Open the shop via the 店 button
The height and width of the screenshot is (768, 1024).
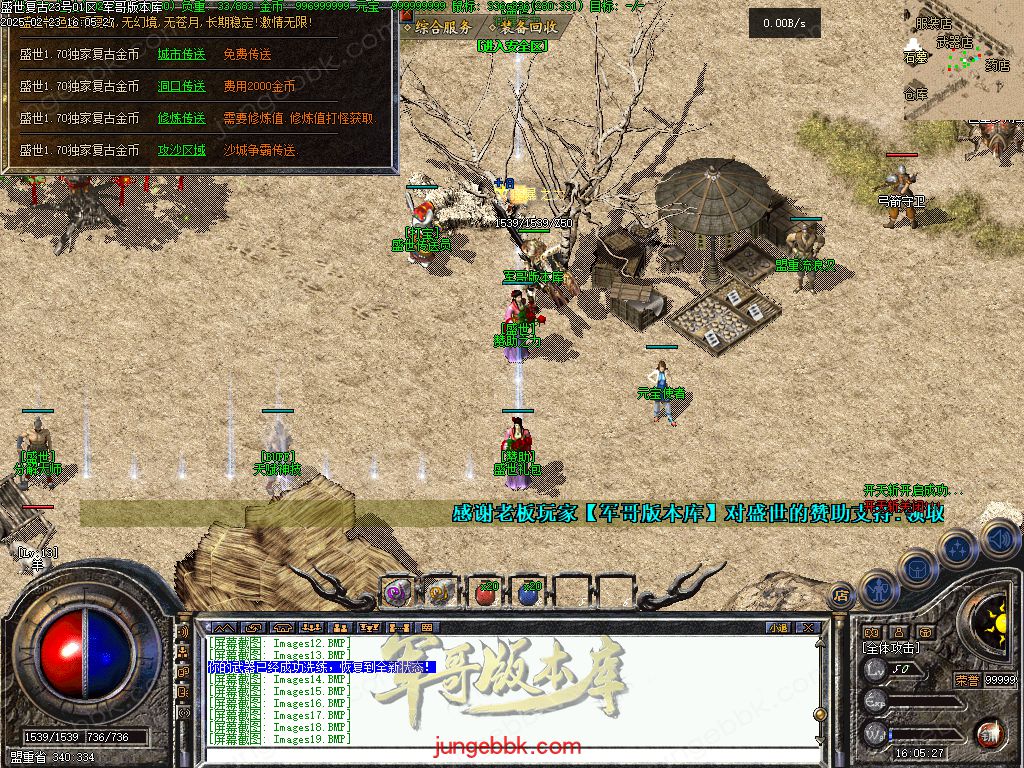coord(841,595)
